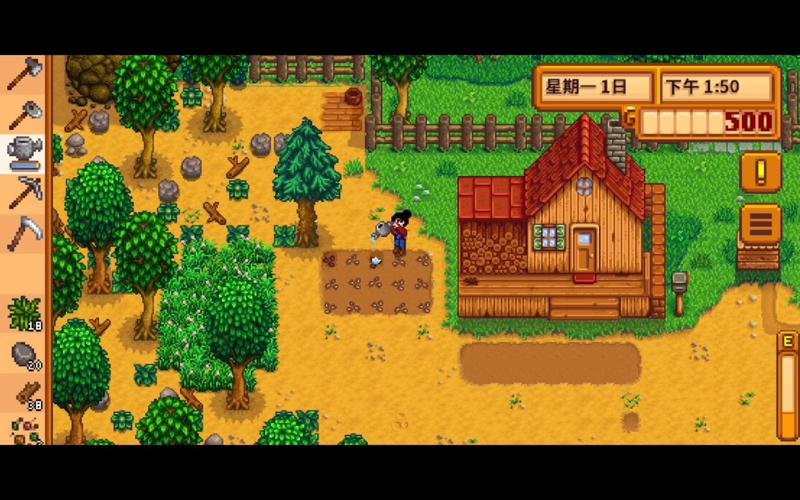Screen dimensions: 800x500
Task: Open the quest journal exclamation button
Action: coord(760,172)
